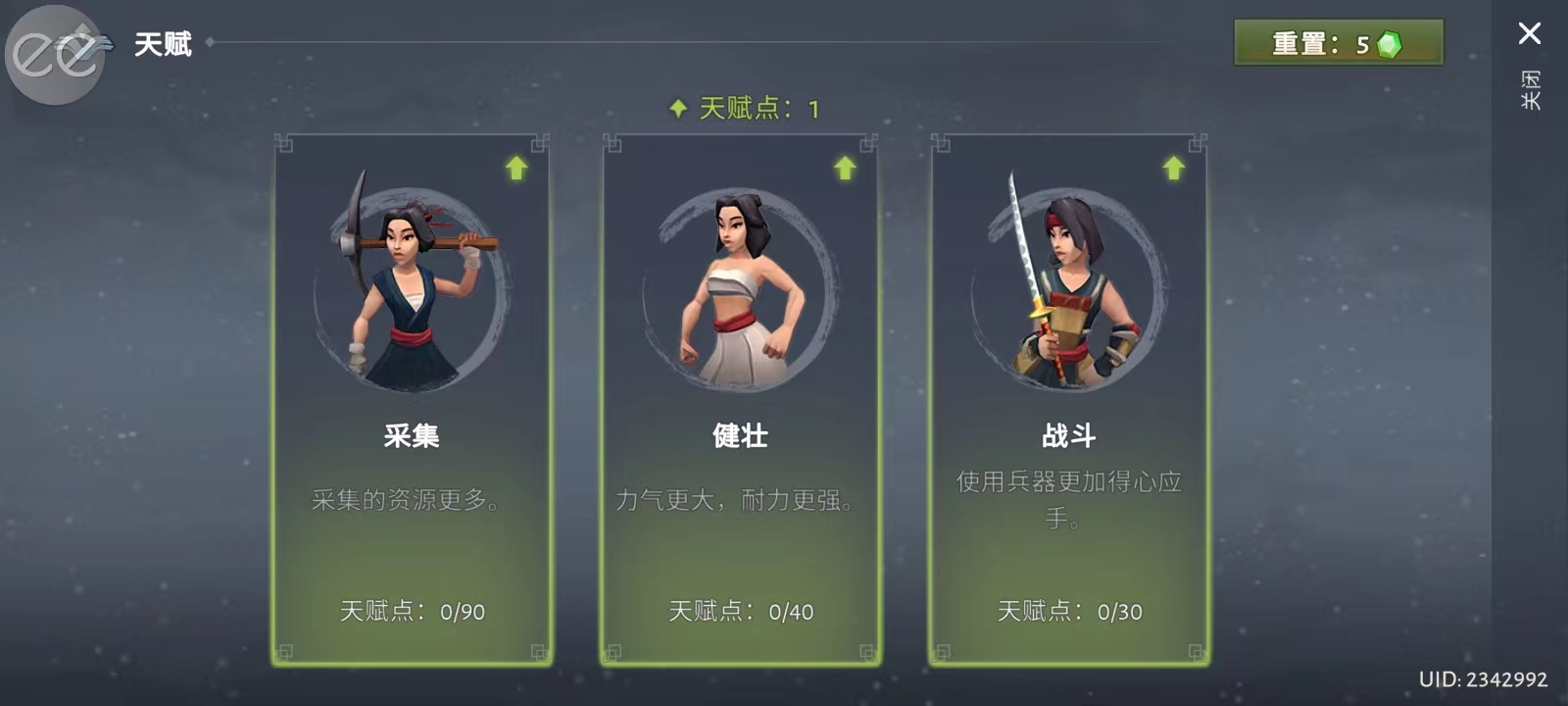This screenshot has width=1568, height=706.
Task: Click the green upgrade arrow on 采集 card
Action: 516,168
